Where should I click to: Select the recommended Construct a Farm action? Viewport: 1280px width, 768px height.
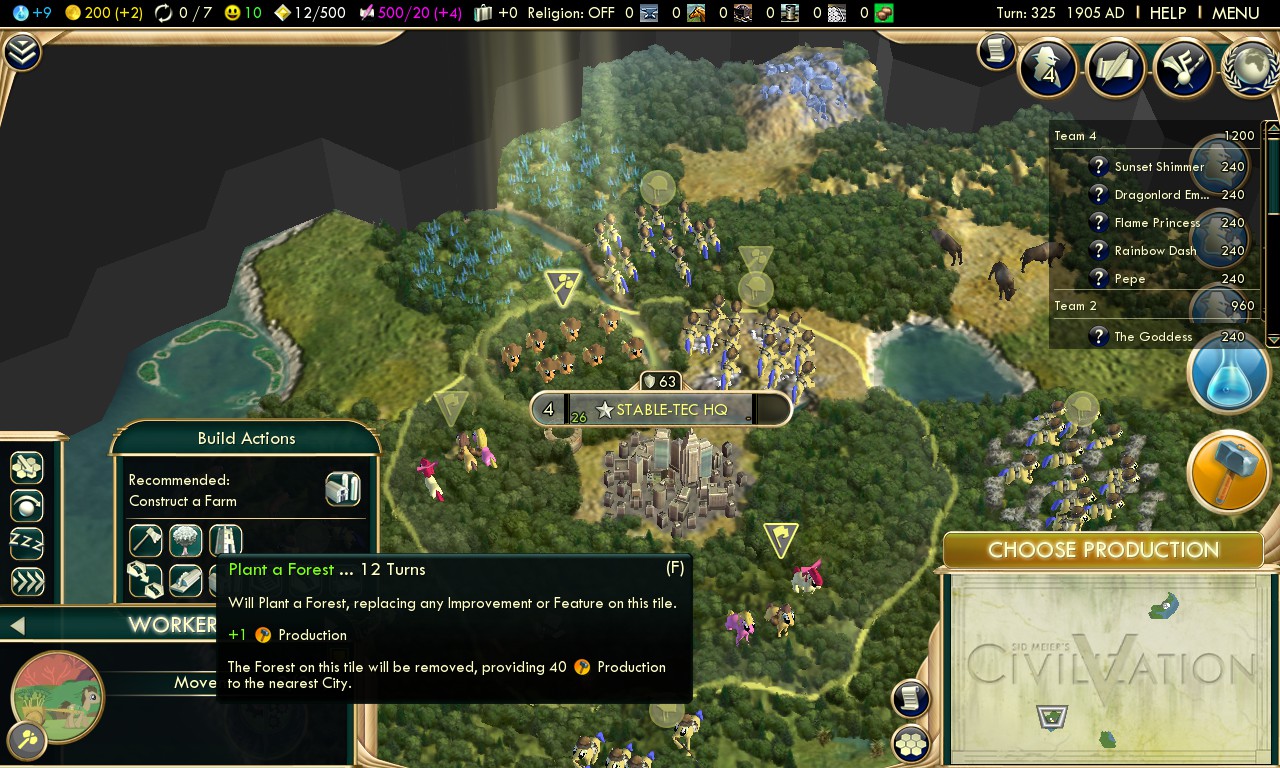point(342,490)
